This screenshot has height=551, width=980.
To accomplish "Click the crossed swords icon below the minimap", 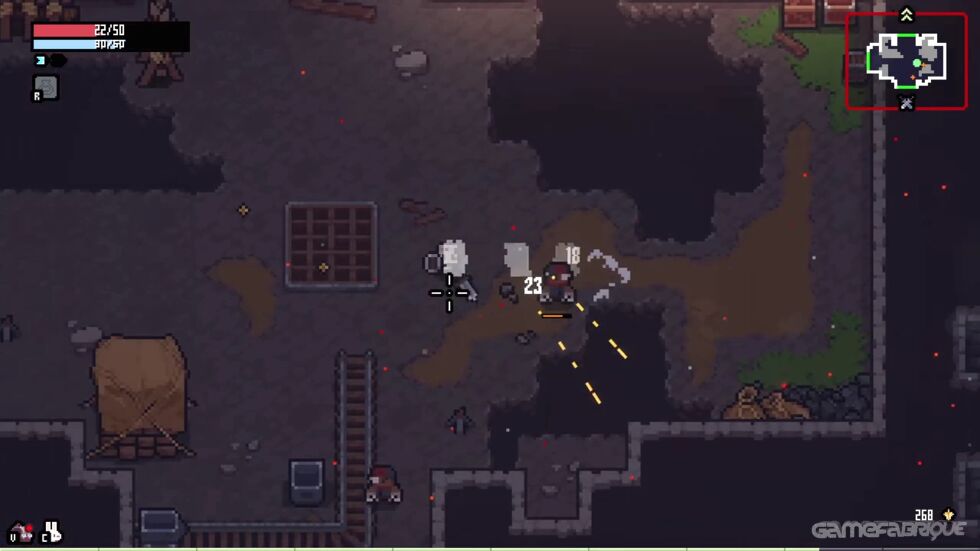I will pyautogui.click(x=906, y=102).
